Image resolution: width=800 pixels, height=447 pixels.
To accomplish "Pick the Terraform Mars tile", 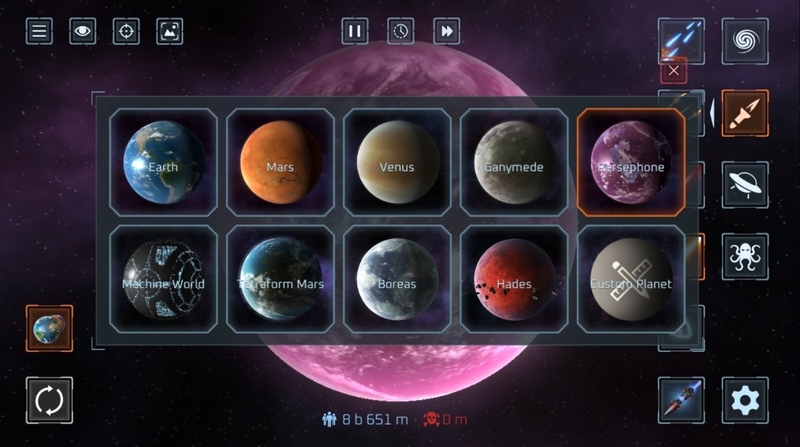I will tap(280, 279).
